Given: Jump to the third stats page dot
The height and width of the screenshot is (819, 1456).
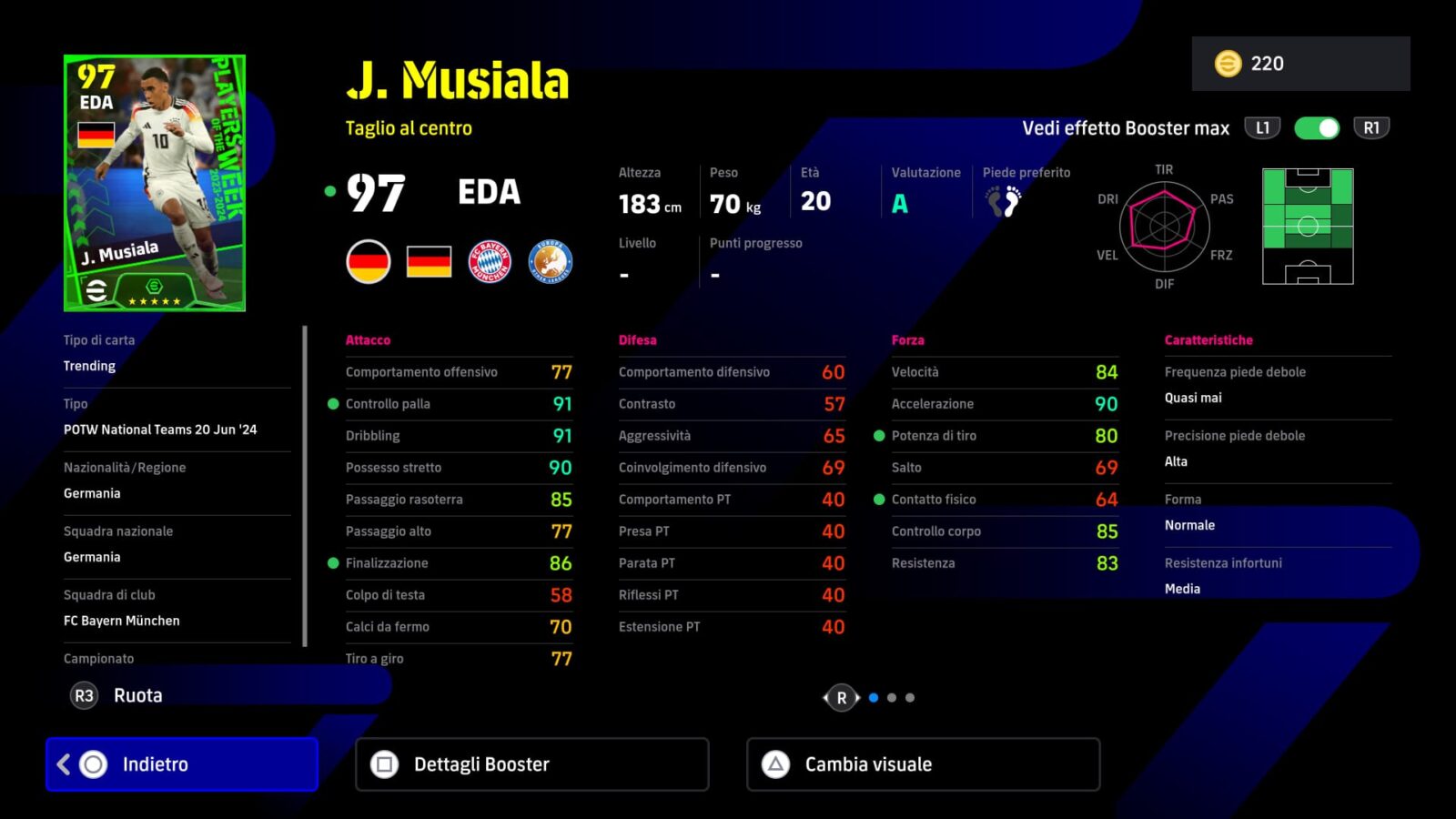Looking at the screenshot, I should (910, 698).
